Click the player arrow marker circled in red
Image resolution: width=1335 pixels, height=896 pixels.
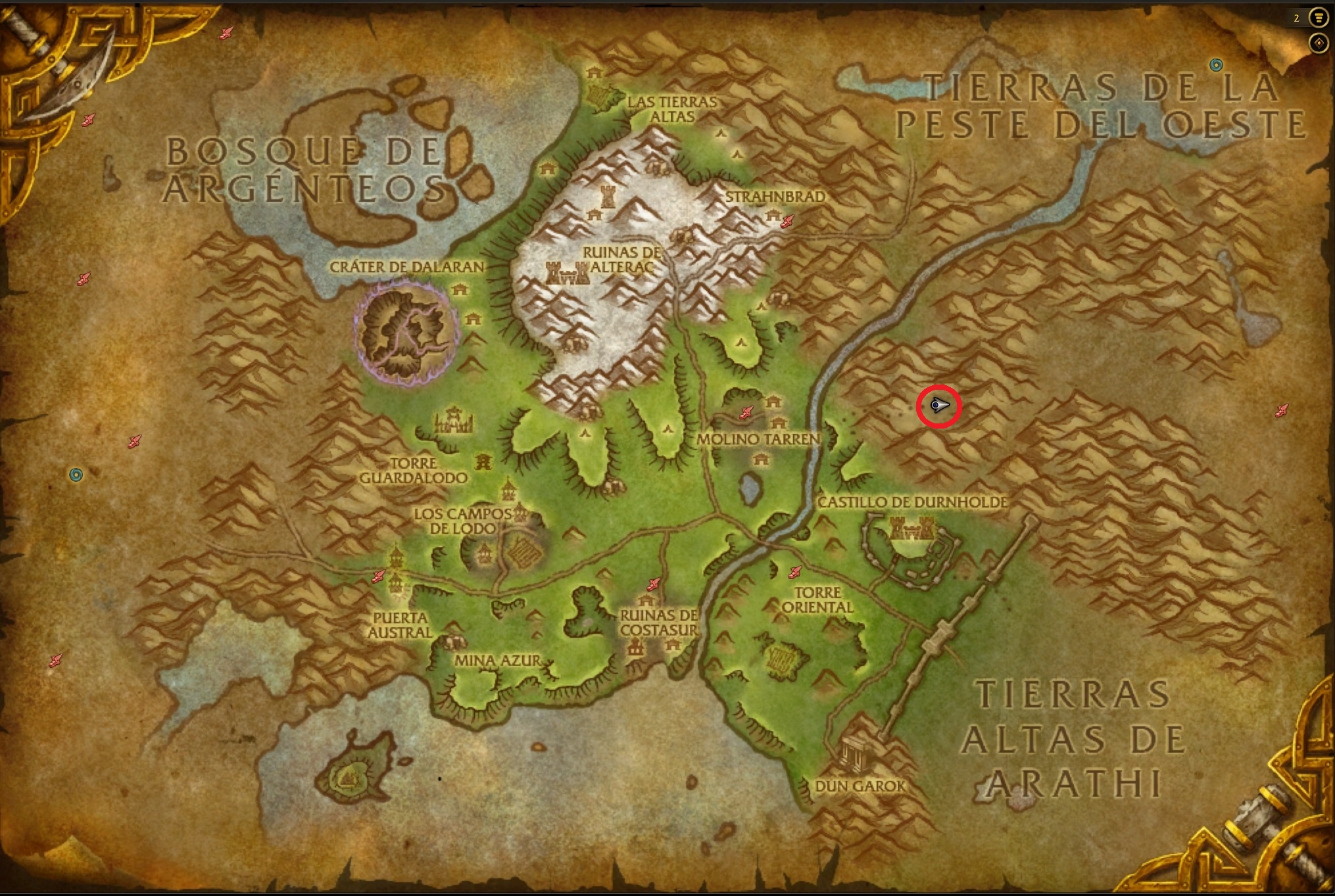[939, 406]
